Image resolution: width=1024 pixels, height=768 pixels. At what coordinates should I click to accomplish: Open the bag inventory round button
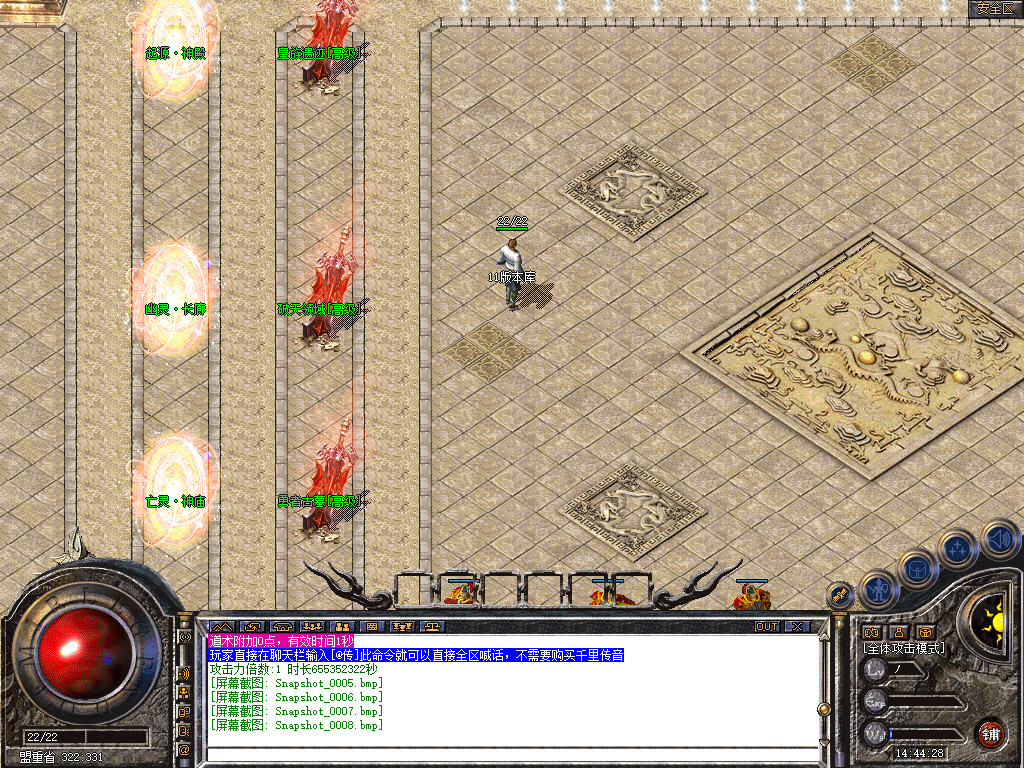coord(916,570)
